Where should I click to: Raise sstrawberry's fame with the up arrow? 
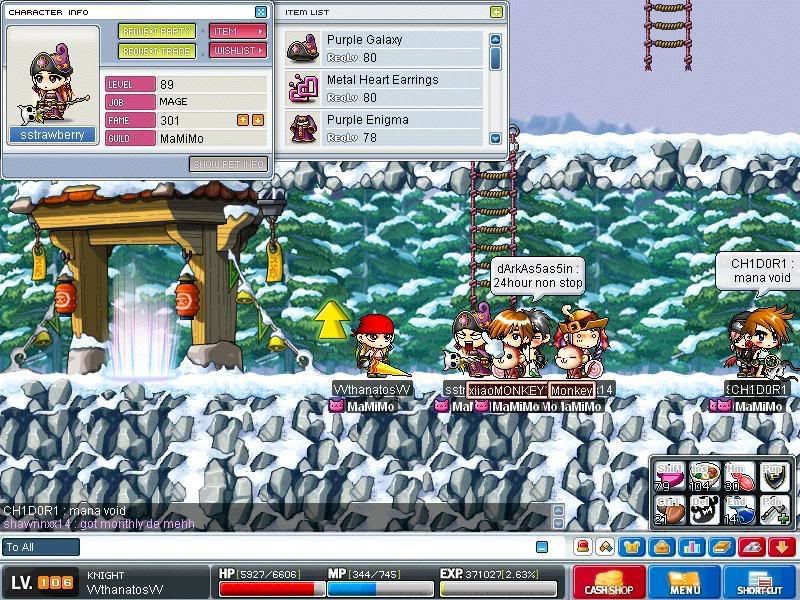[x=242, y=120]
